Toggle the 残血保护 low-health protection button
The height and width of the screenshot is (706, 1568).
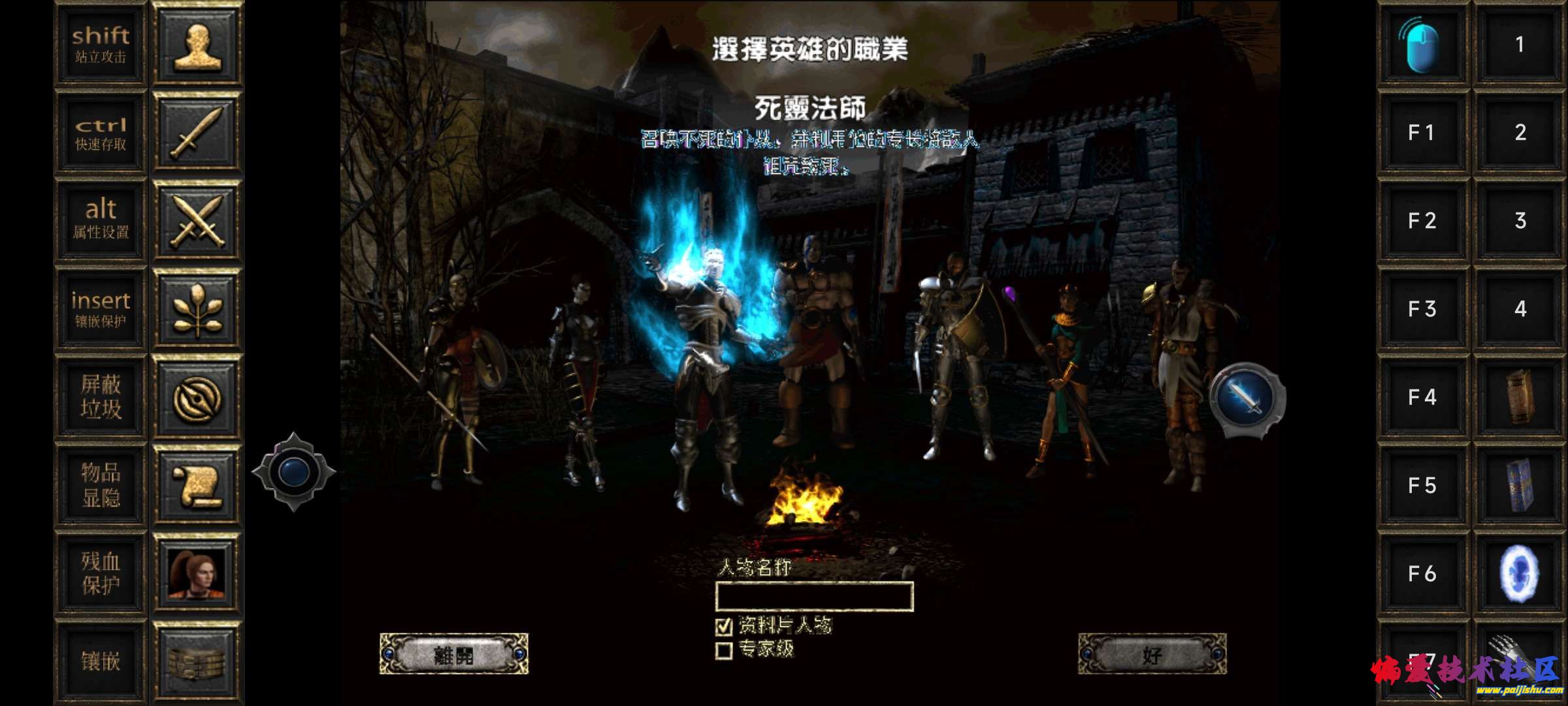pos(101,573)
